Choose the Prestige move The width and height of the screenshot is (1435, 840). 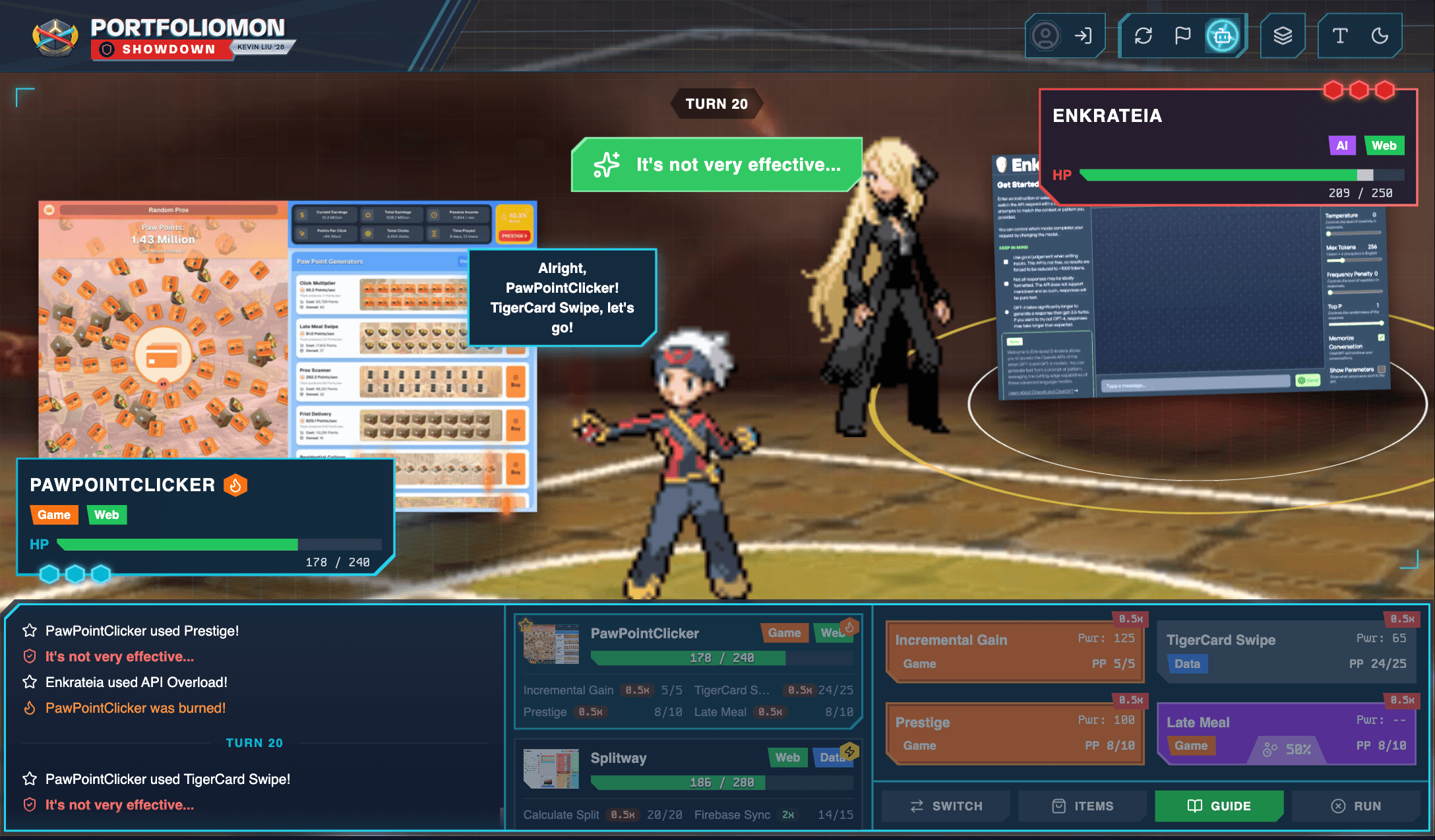click(1014, 733)
